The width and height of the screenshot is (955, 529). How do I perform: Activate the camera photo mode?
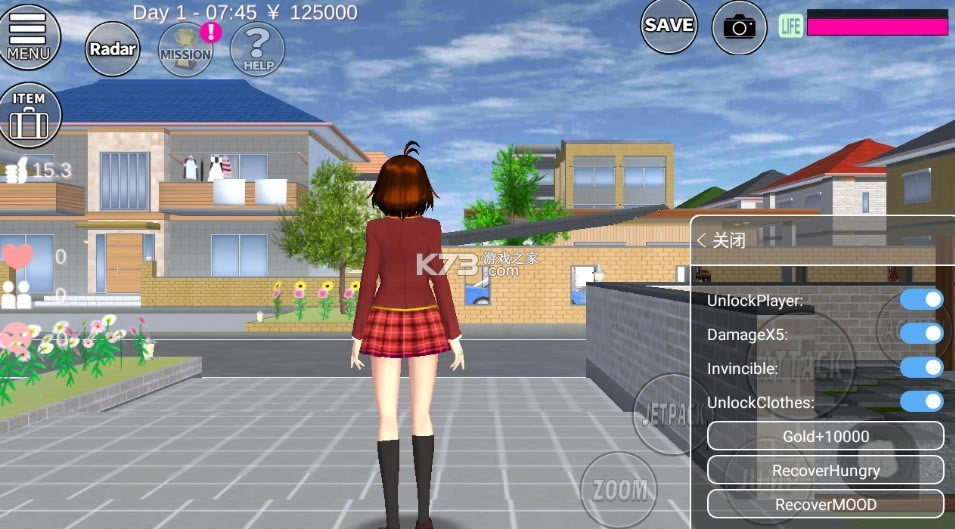(x=739, y=27)
